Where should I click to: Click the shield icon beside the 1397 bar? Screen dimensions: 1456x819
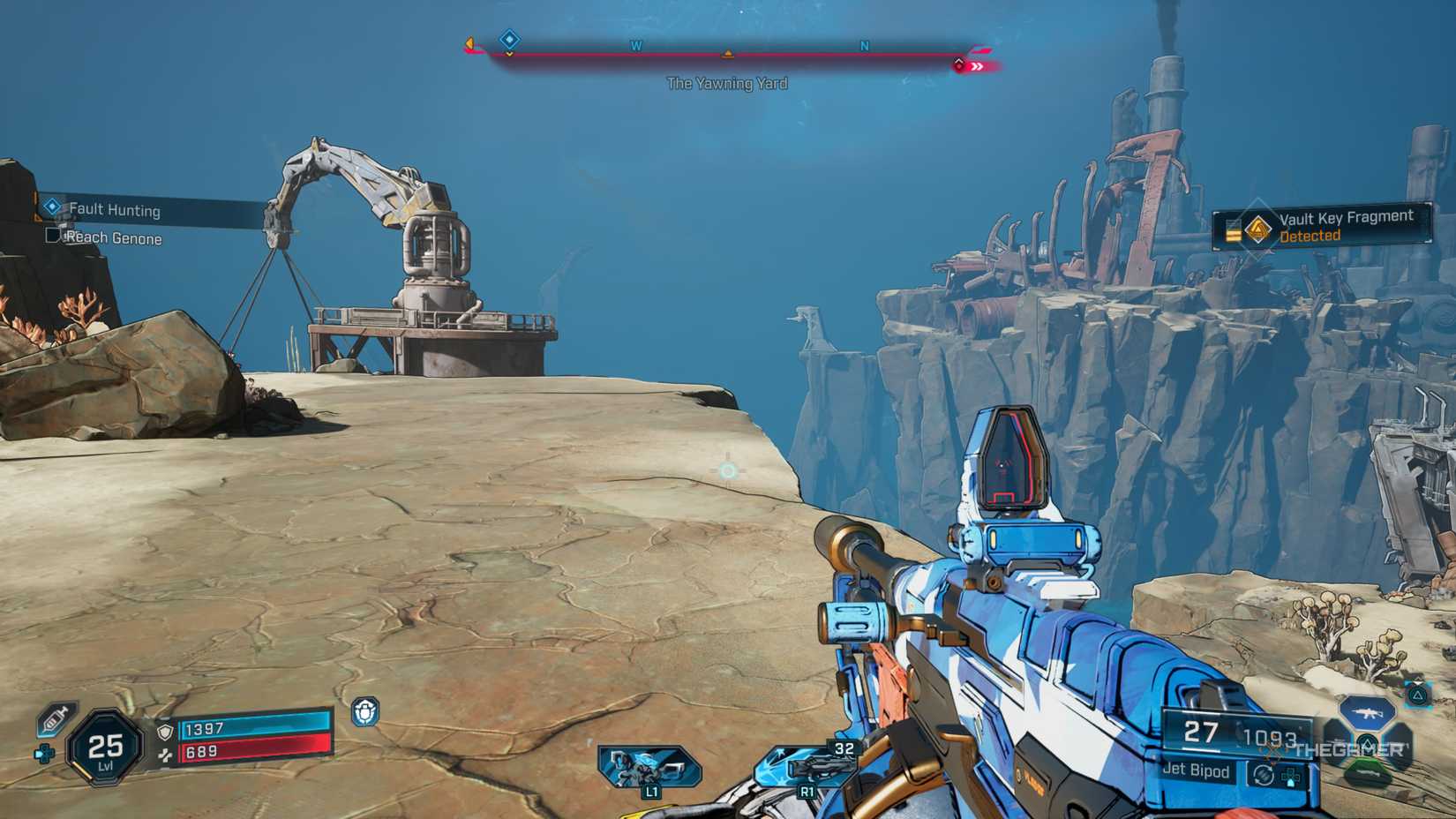point(165,733)
